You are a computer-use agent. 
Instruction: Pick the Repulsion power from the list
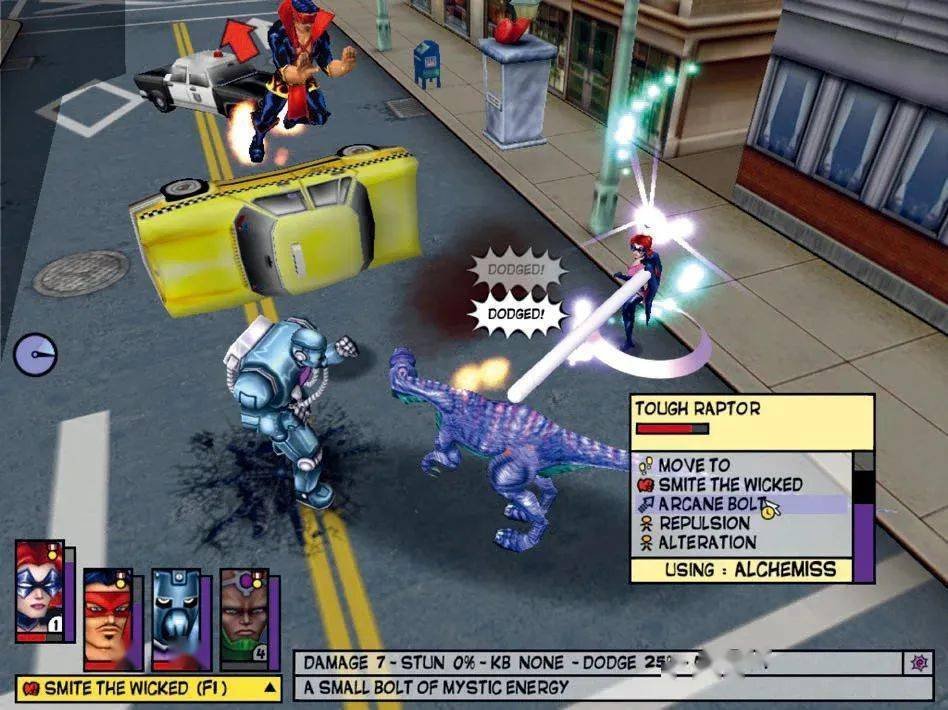tap(704, 523)
